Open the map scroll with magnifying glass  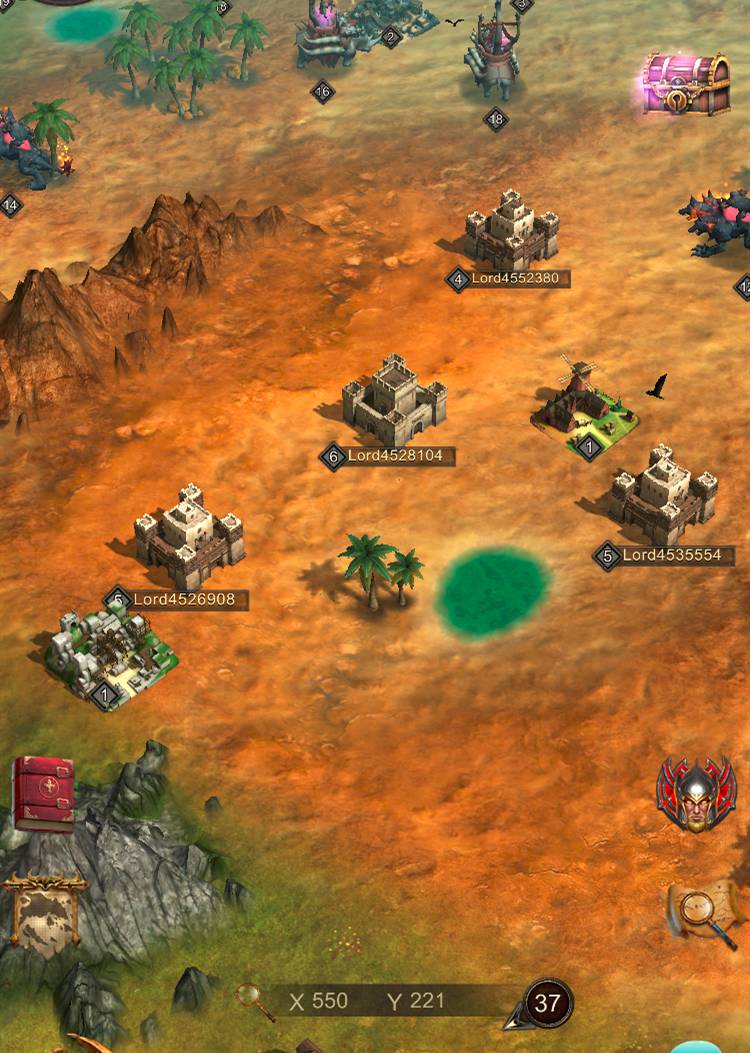pos(703,913)
